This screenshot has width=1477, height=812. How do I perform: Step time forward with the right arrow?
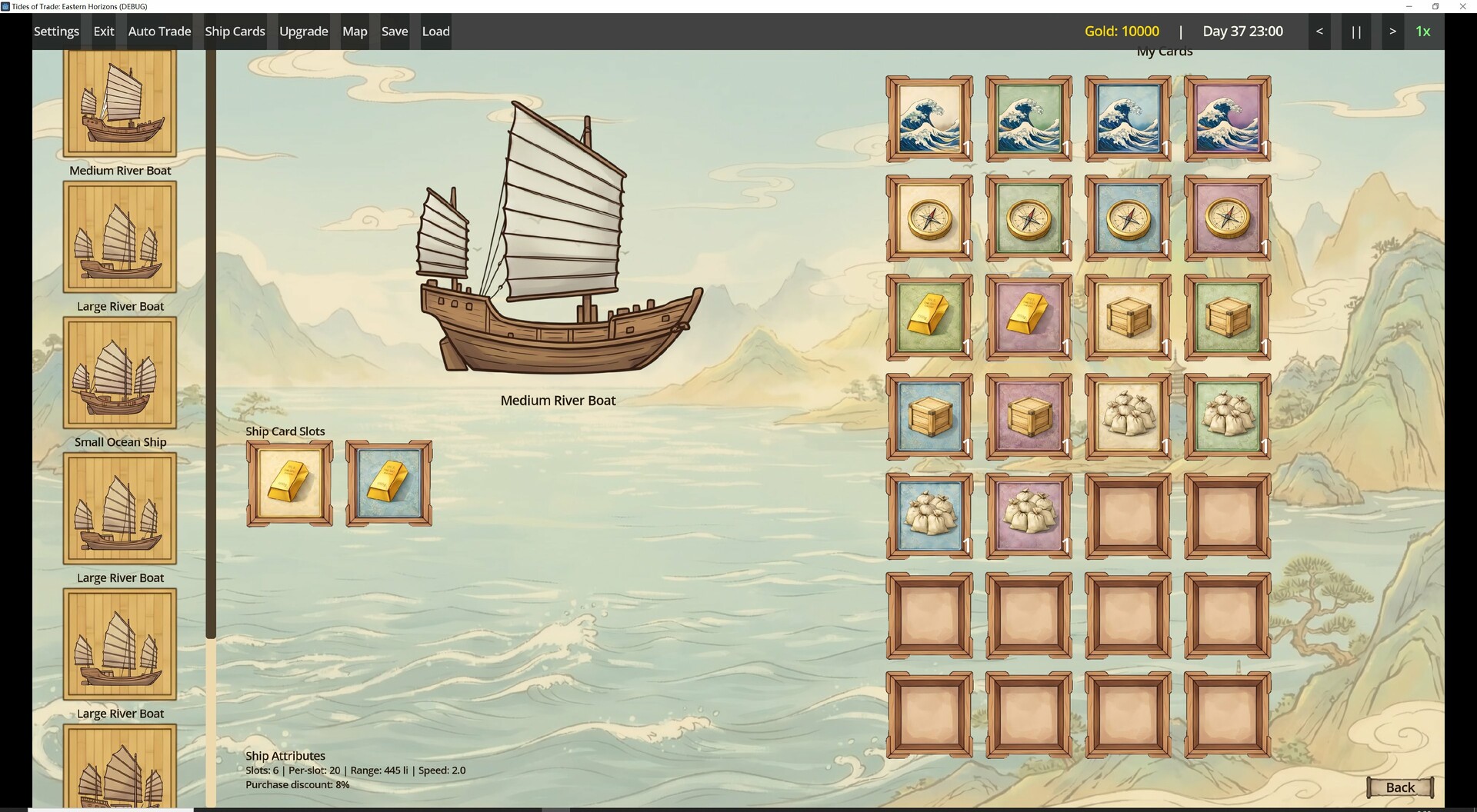[x=1392, y=31]
